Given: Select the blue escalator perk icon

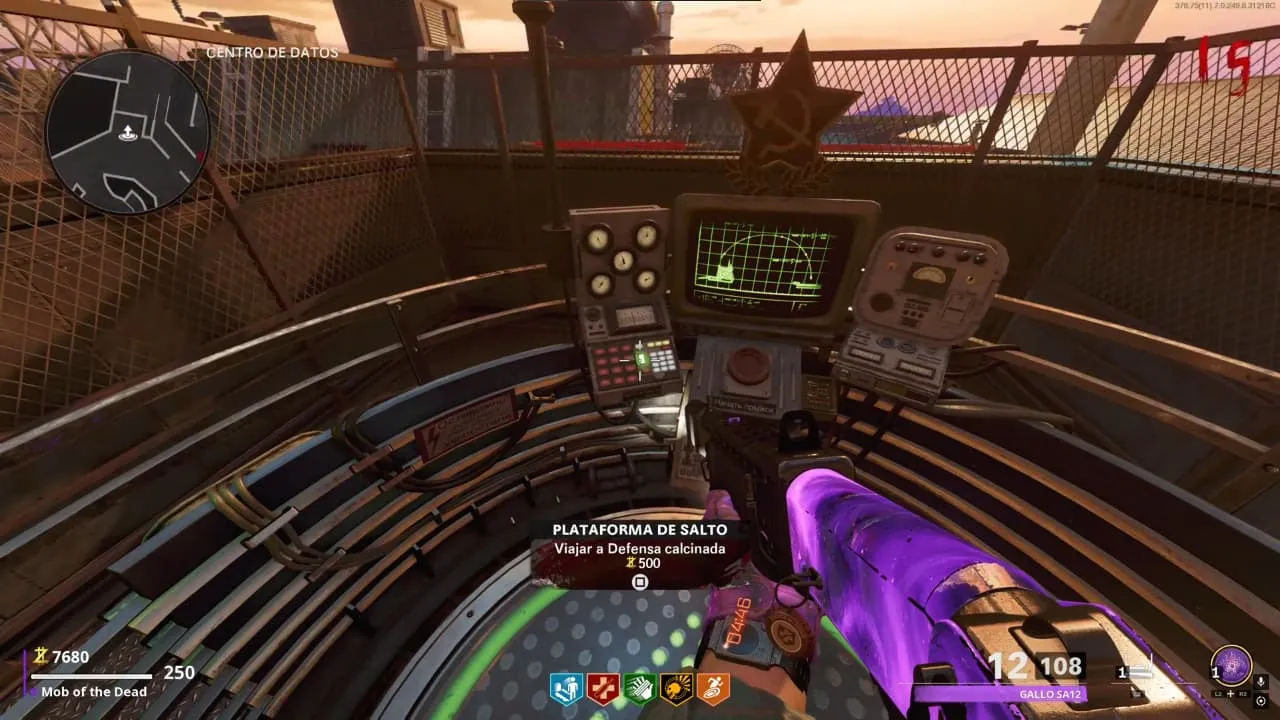Looking at the screenshot, I should (x=565, y=687).
